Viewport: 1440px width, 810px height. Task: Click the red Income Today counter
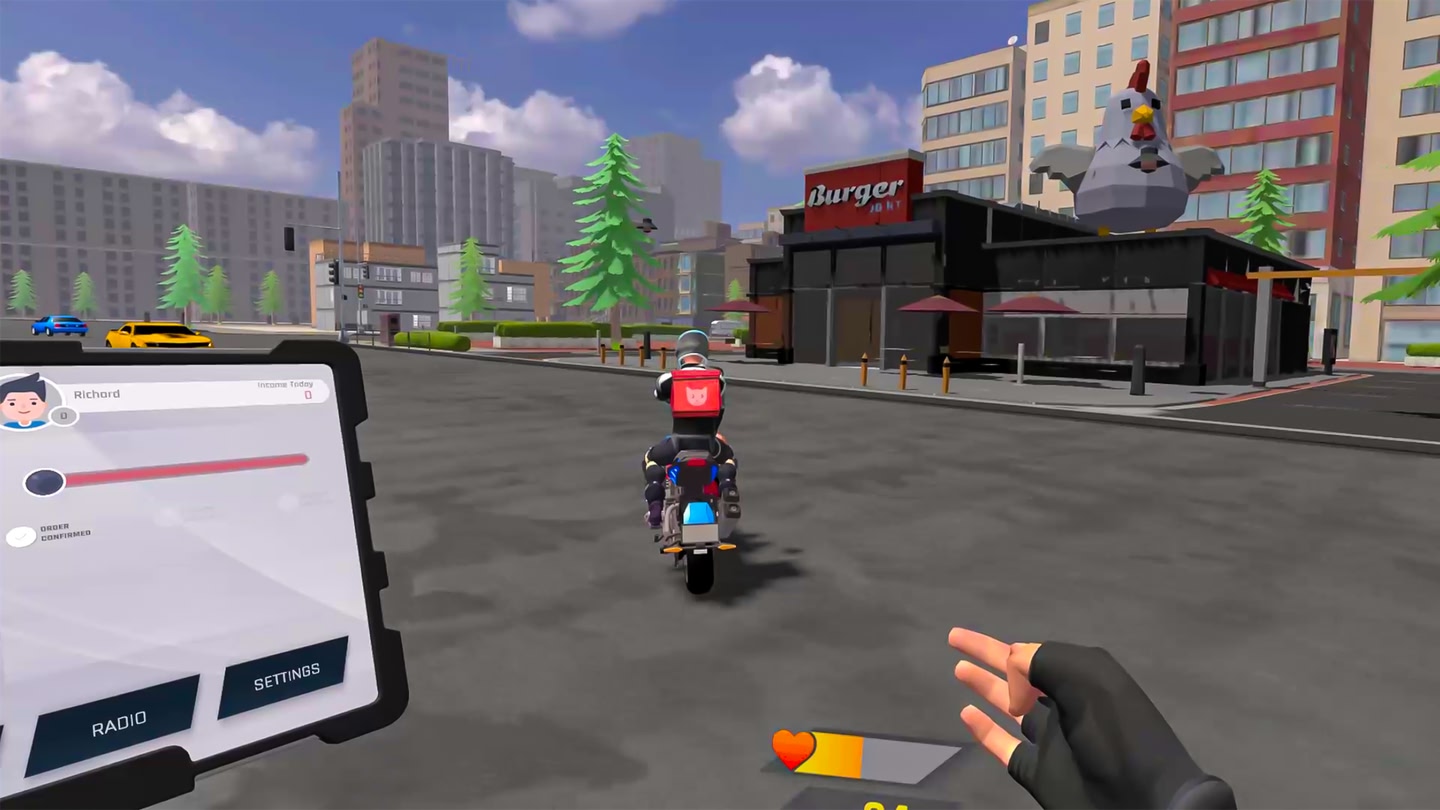point(307,395)
